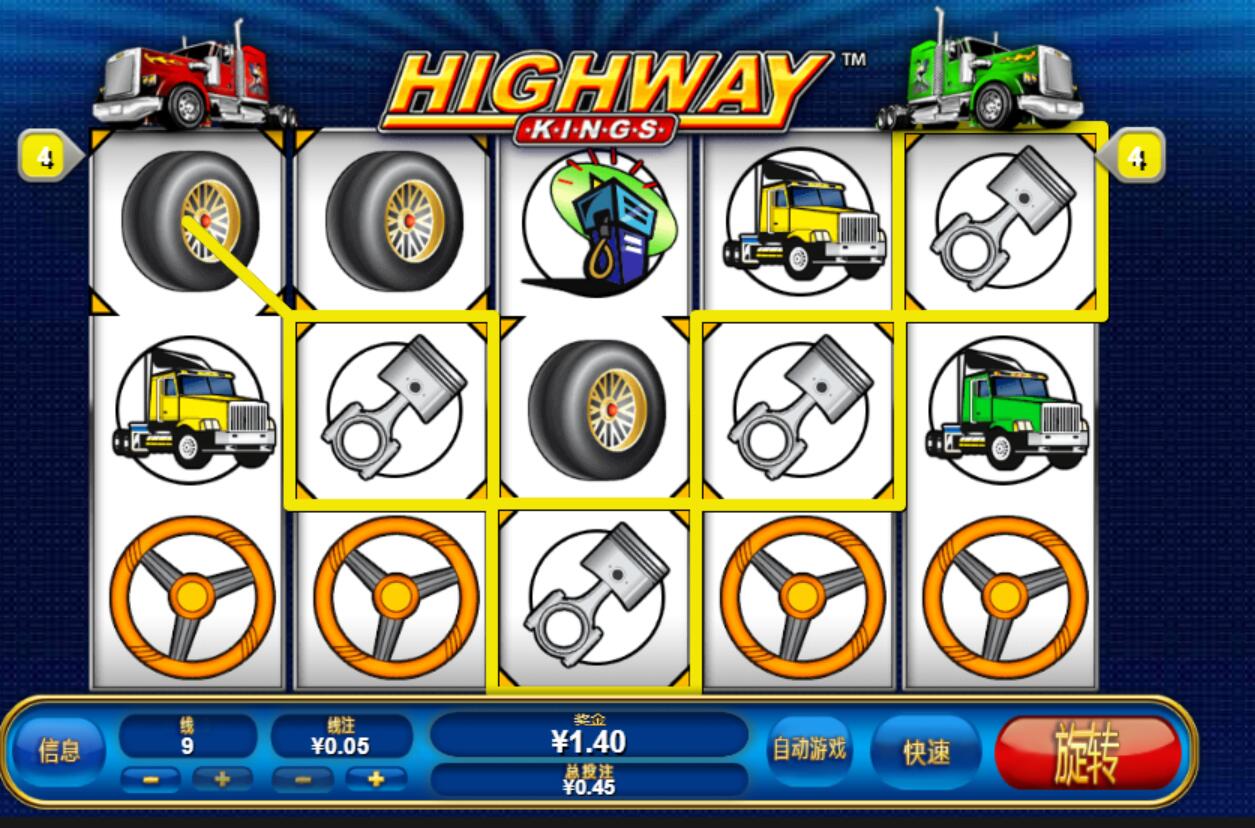Start 自动游戏 auto play
This screenshot has width=1255, height=828.
click(808, 749)
